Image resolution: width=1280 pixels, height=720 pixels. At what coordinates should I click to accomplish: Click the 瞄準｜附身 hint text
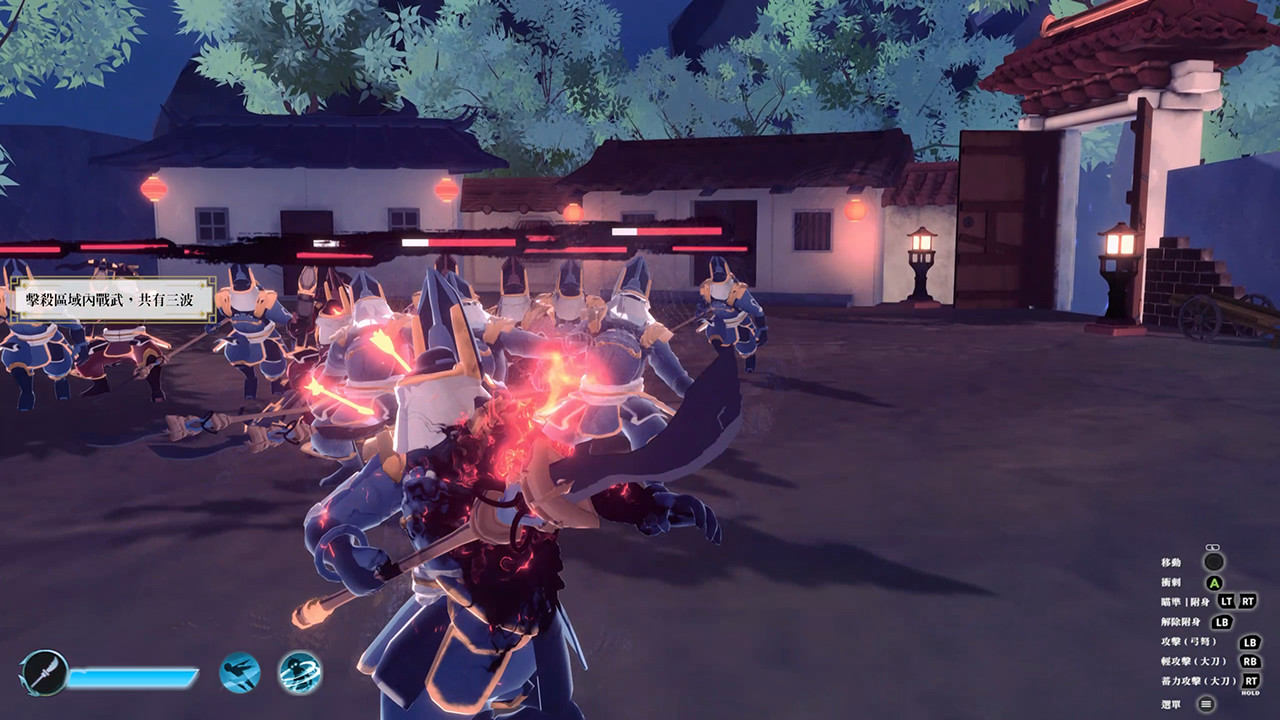1184,601
